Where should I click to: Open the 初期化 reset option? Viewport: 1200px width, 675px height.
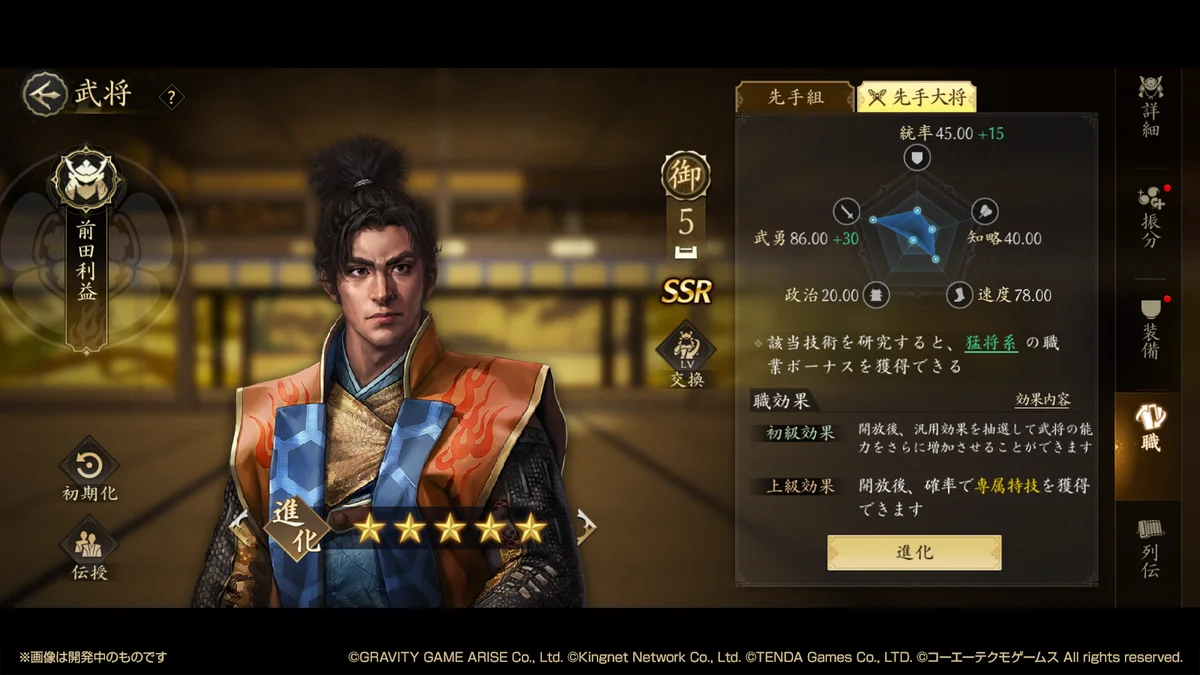[x=89, y=472]
